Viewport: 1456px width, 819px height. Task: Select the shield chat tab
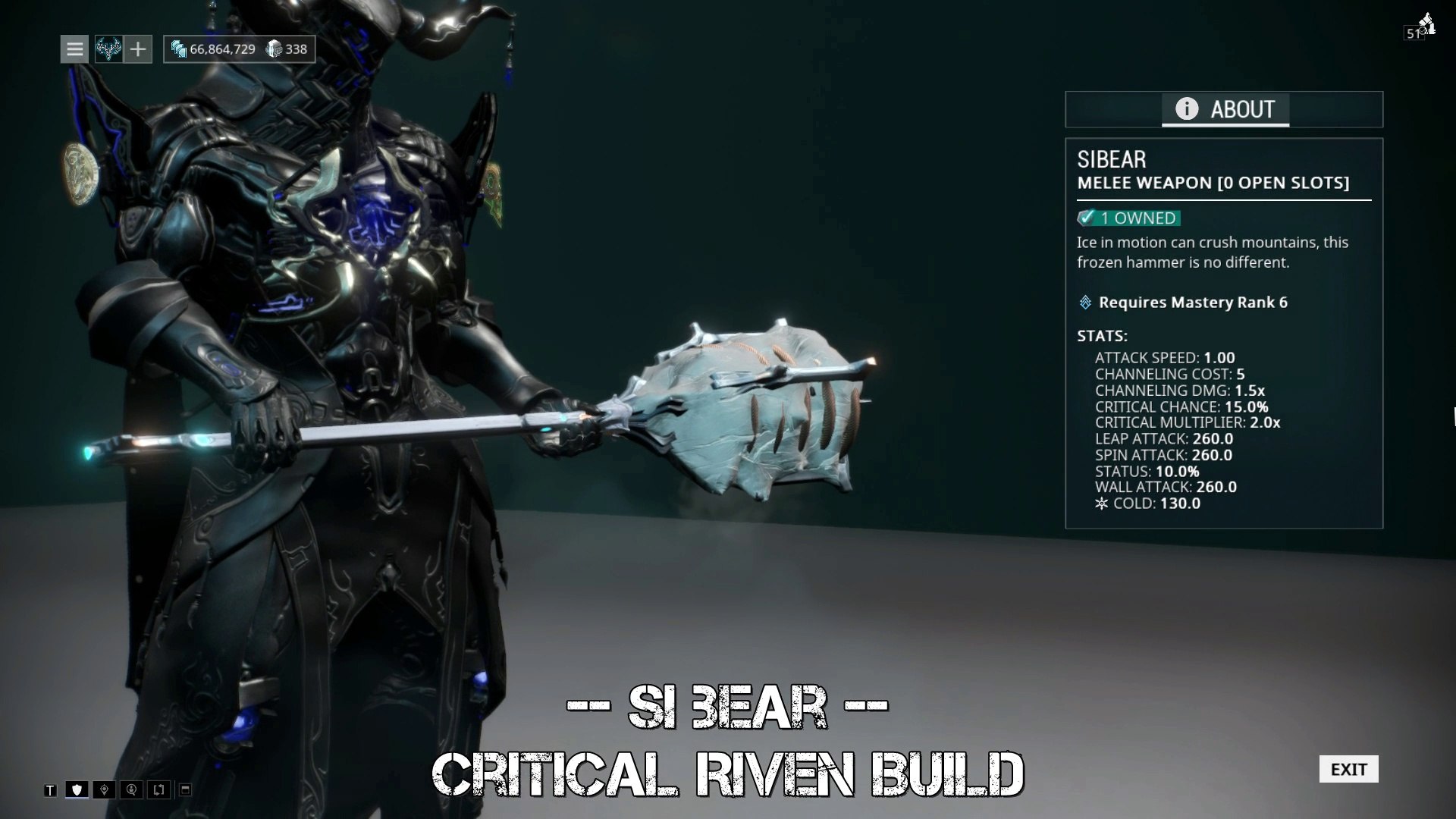[x=77, y=790]
